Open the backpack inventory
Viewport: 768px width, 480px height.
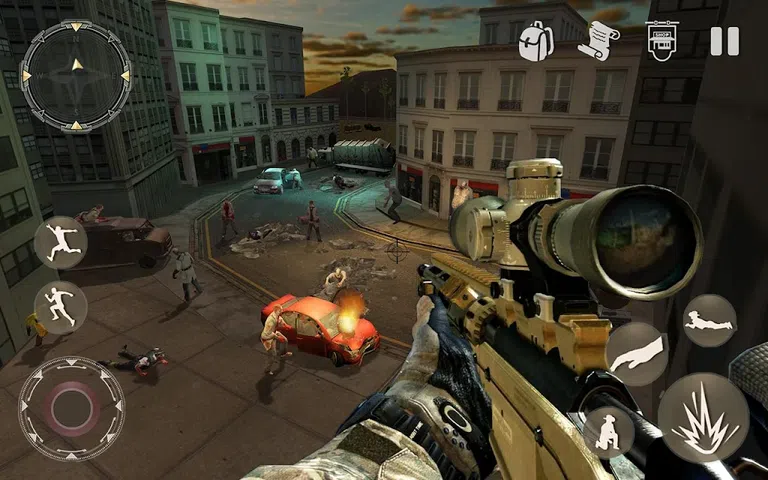(535, 41)
